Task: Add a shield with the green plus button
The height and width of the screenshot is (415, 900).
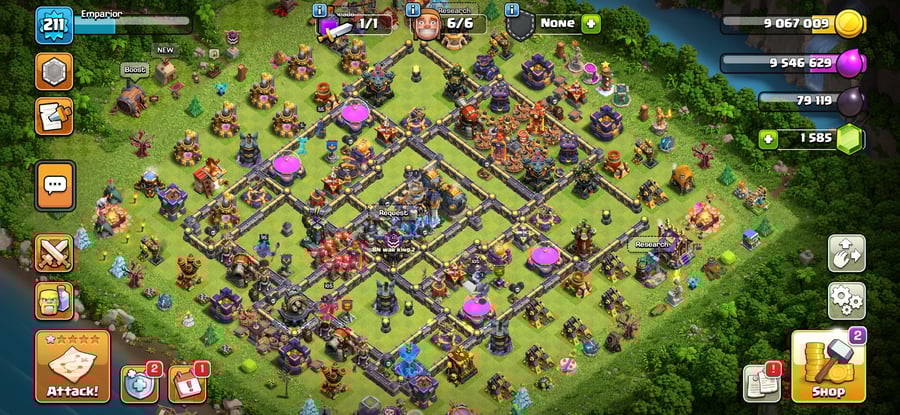Action: pos(591,22)
